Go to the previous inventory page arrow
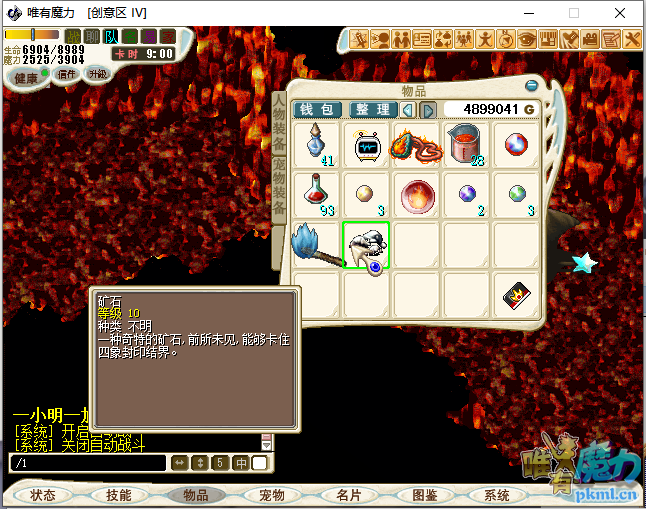646x509 pixels. point(410,109)
